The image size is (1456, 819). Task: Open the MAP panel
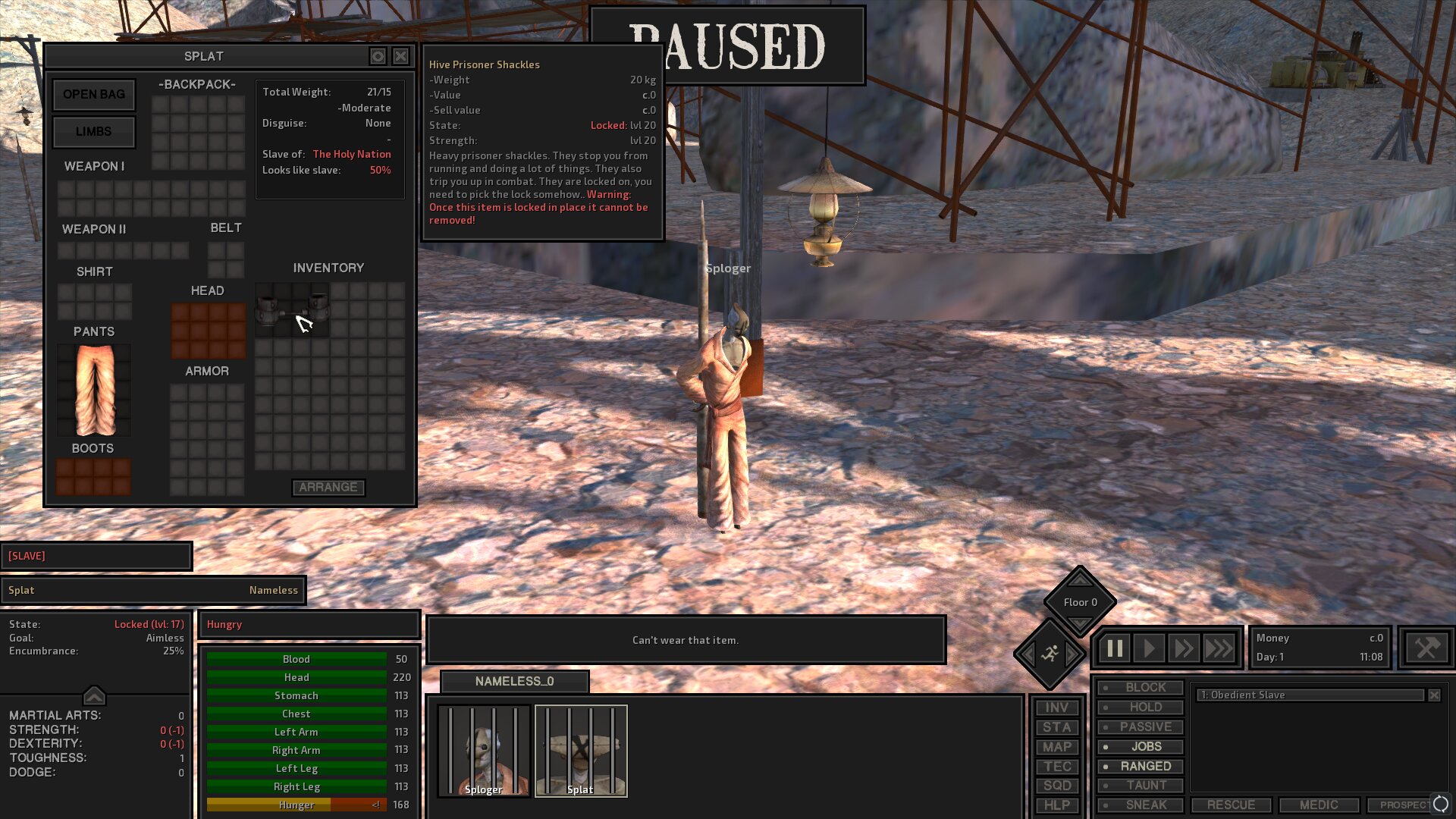(1057, 746)
